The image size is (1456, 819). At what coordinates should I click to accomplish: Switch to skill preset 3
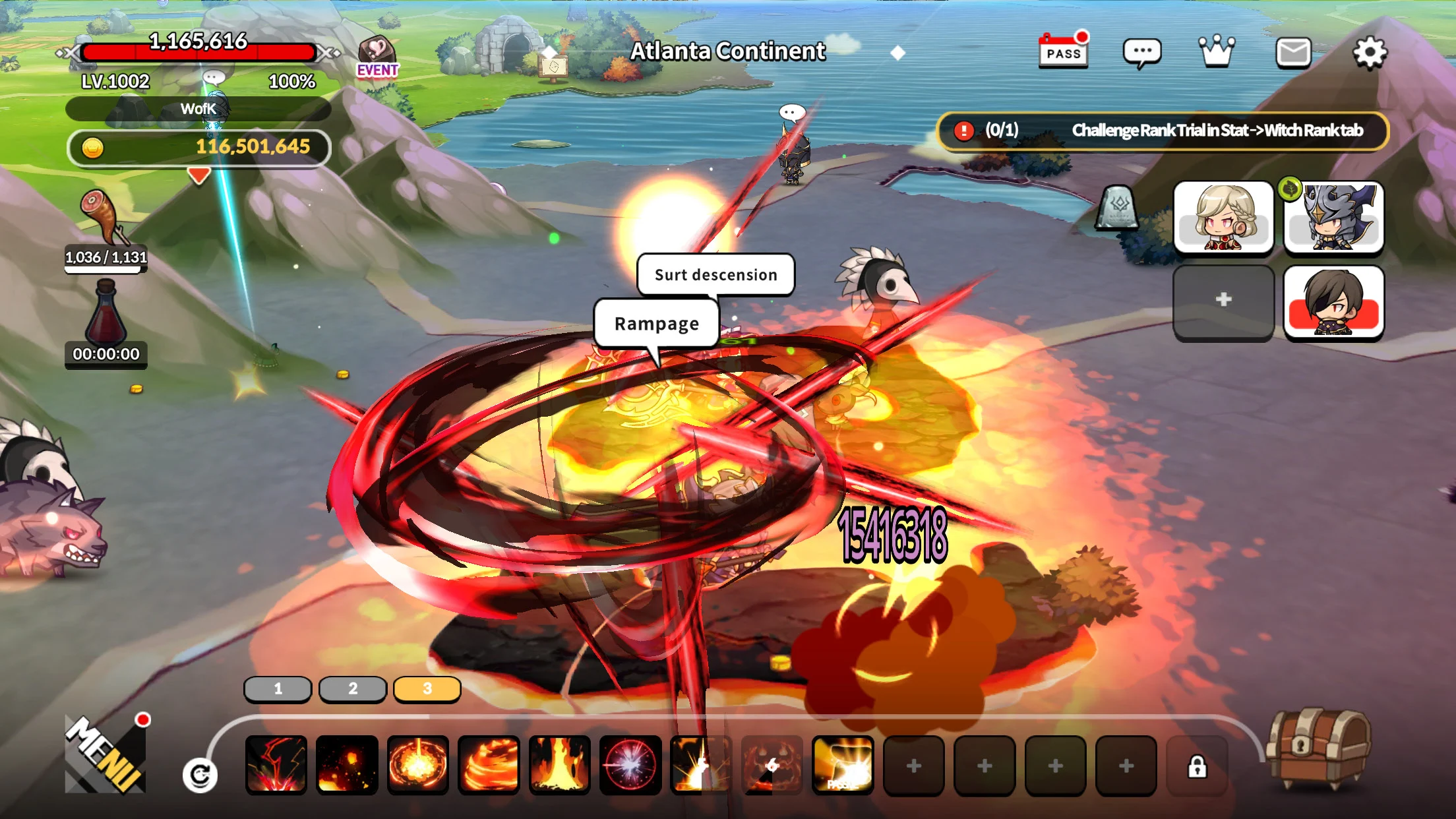(x=427, y=689)
